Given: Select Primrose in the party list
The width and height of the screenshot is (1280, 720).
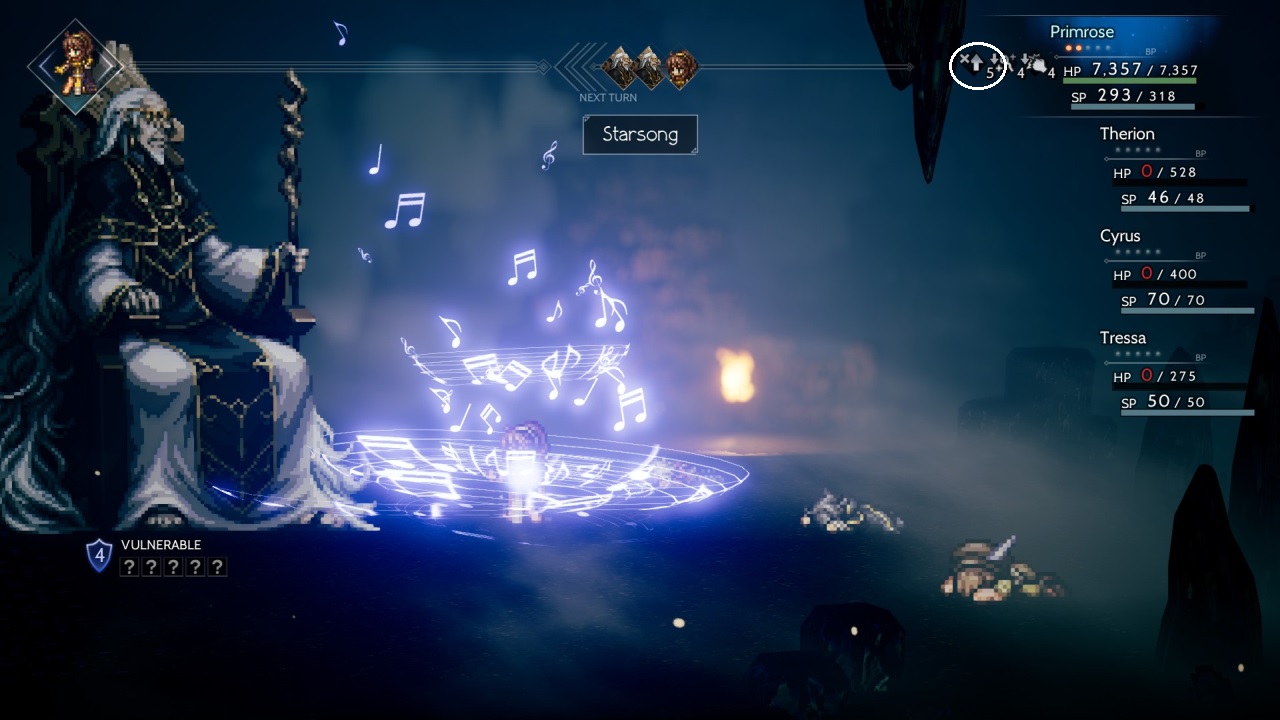Looking at the screenshot, I should click(x=1081, y=32).
